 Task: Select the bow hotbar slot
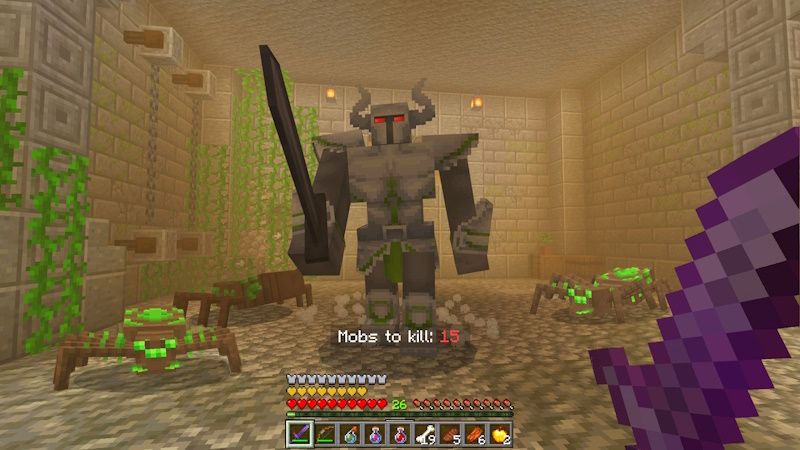coord(325,434)
